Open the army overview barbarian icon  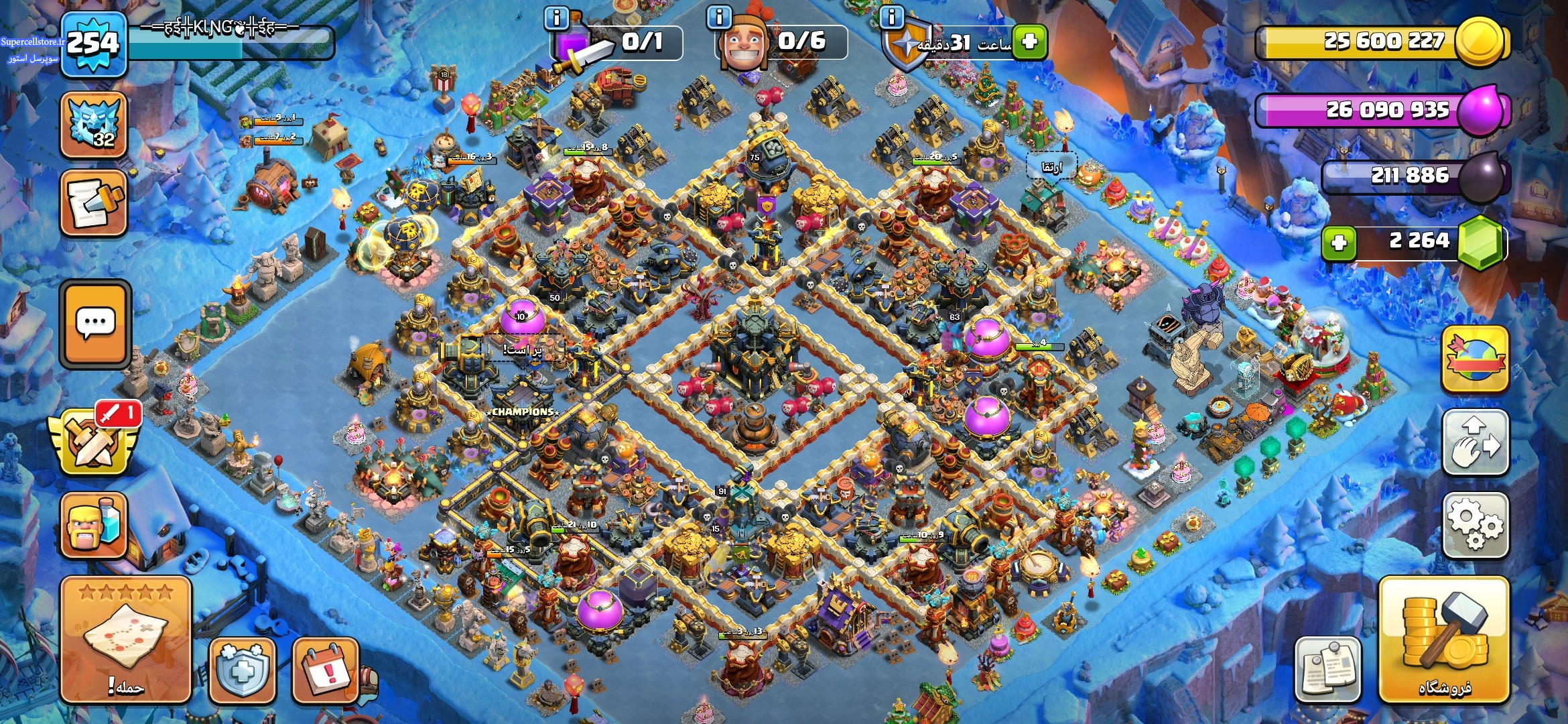point(94,526)
